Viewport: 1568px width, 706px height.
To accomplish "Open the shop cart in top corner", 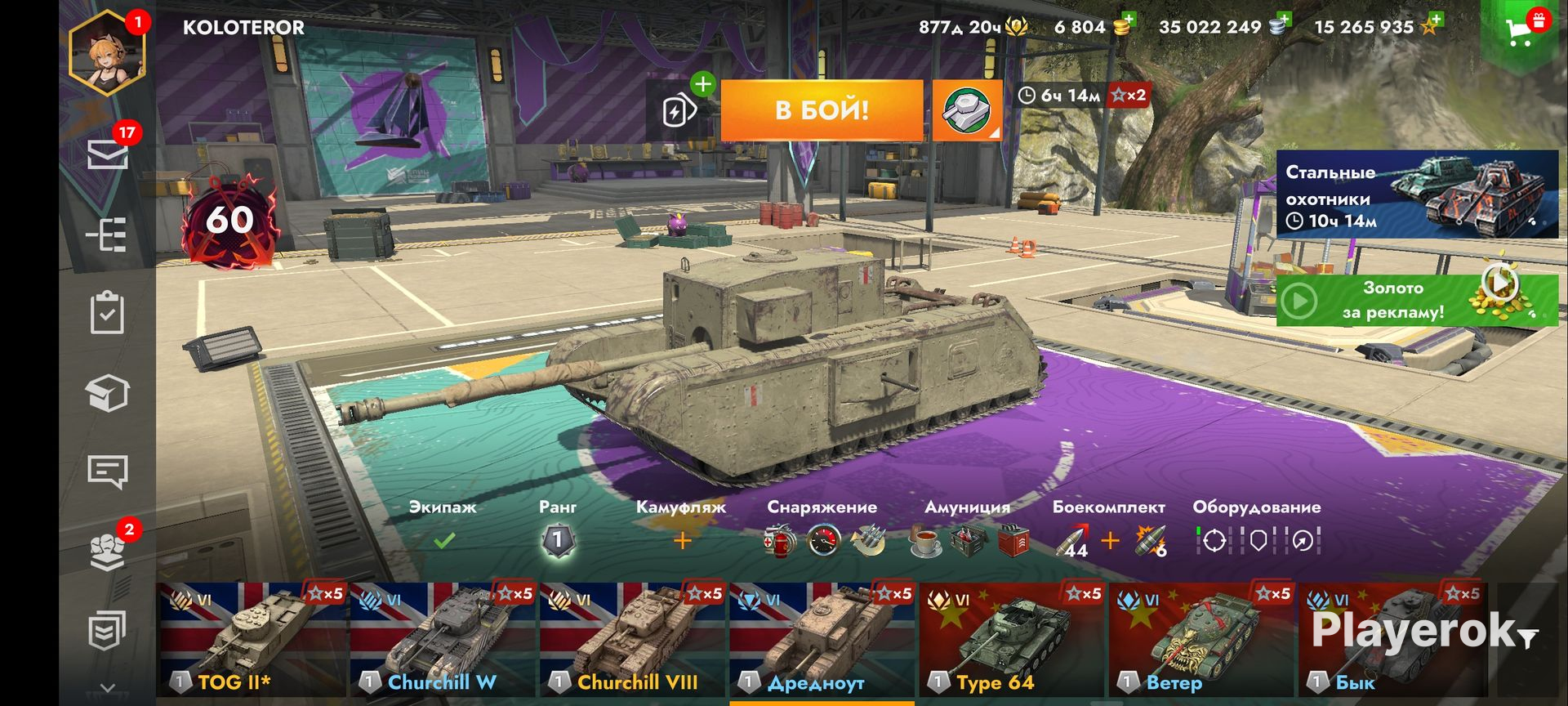I will (1520, 31).
